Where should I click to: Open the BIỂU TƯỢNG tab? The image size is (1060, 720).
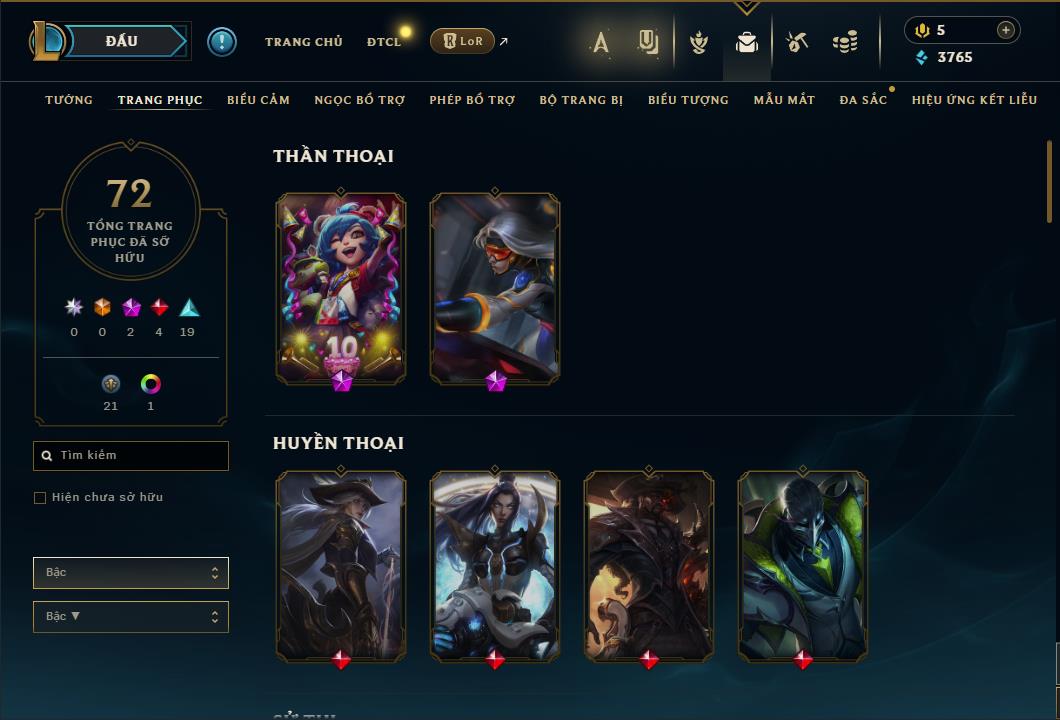point(688,100)
